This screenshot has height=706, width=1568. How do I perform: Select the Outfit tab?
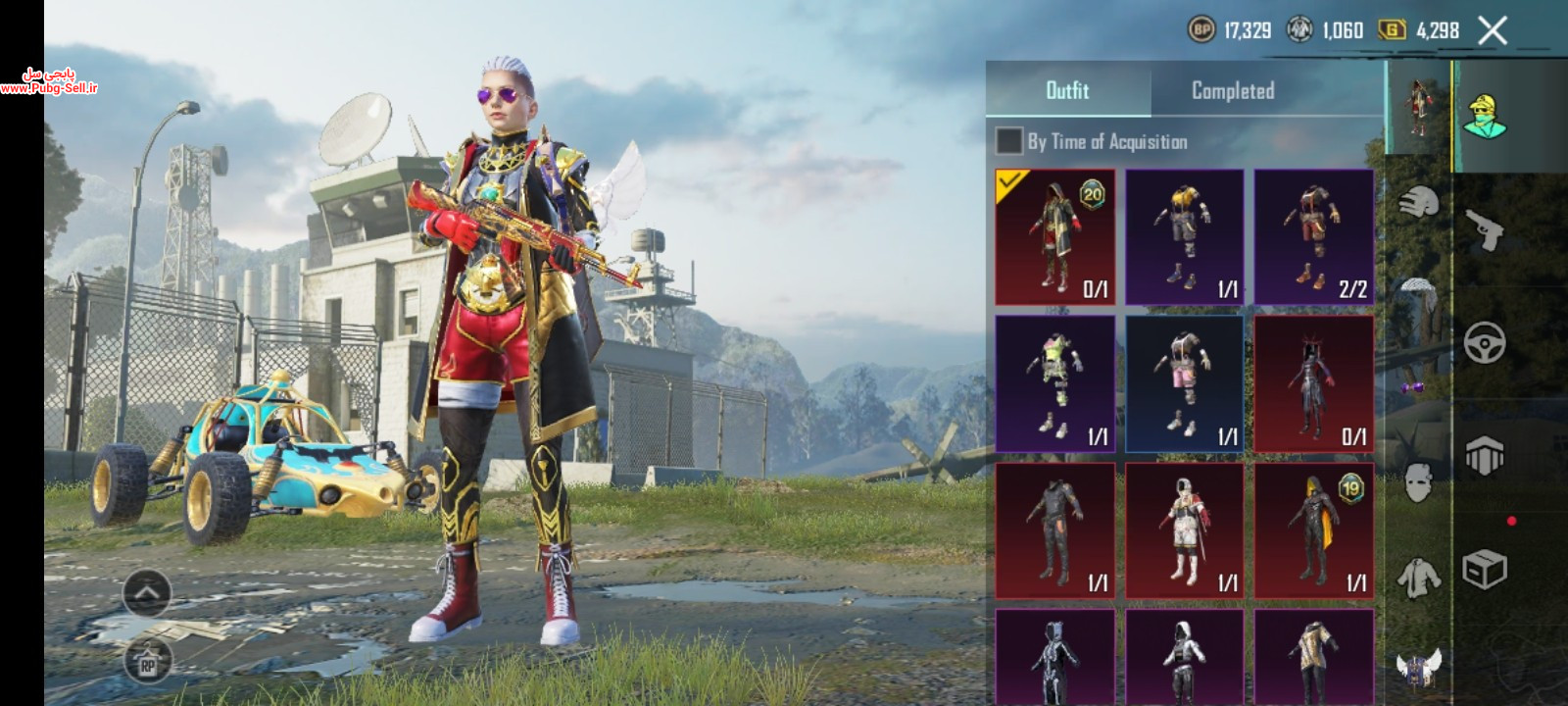click(1067, 91)
